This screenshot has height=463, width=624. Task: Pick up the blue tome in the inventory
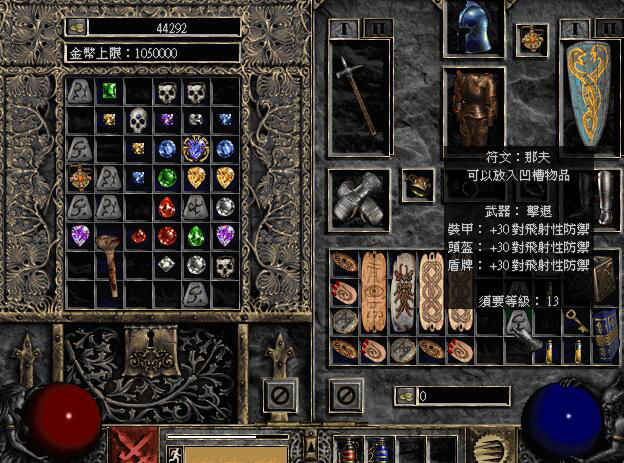pyautogui.click(x=606, y=333)
